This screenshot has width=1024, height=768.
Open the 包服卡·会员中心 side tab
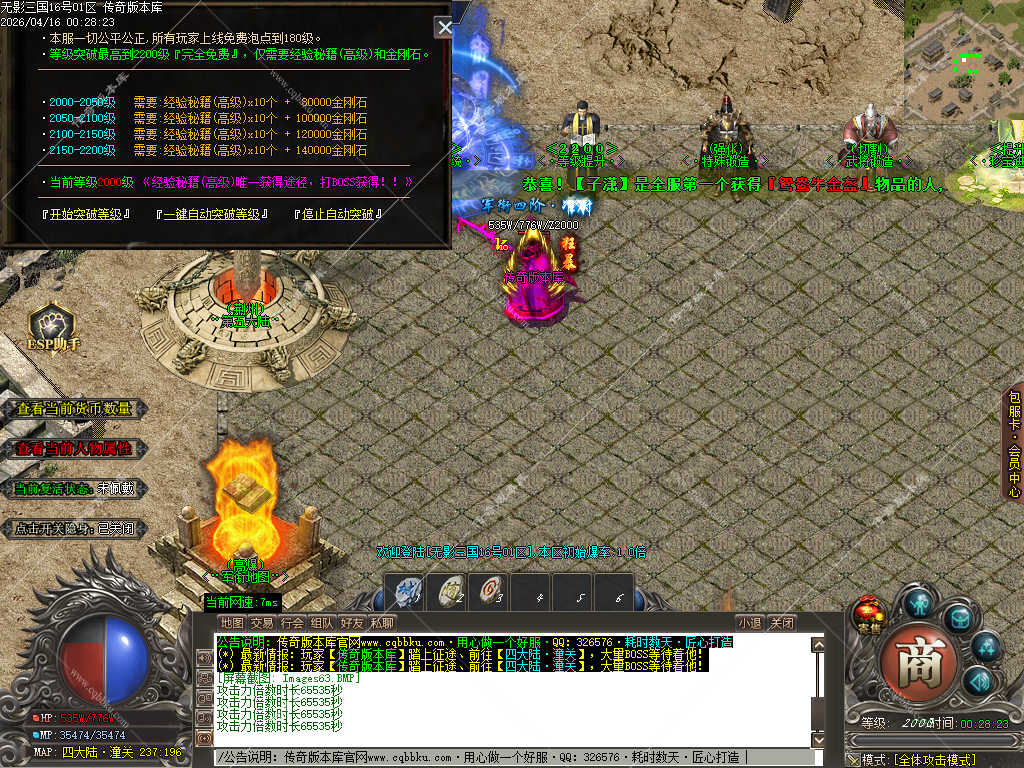[1013, 443]
